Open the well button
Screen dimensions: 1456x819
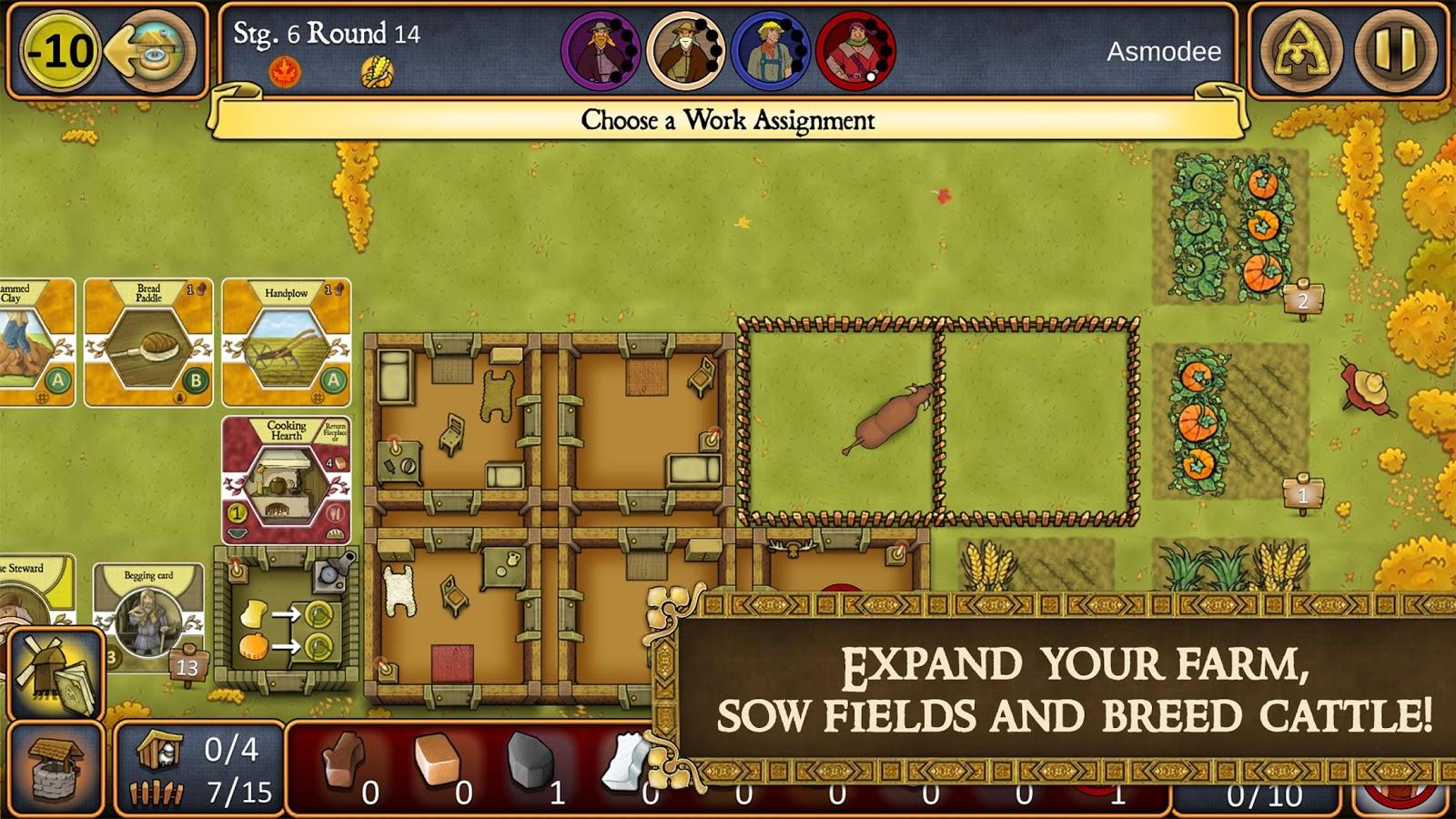[x=55, y=769]
